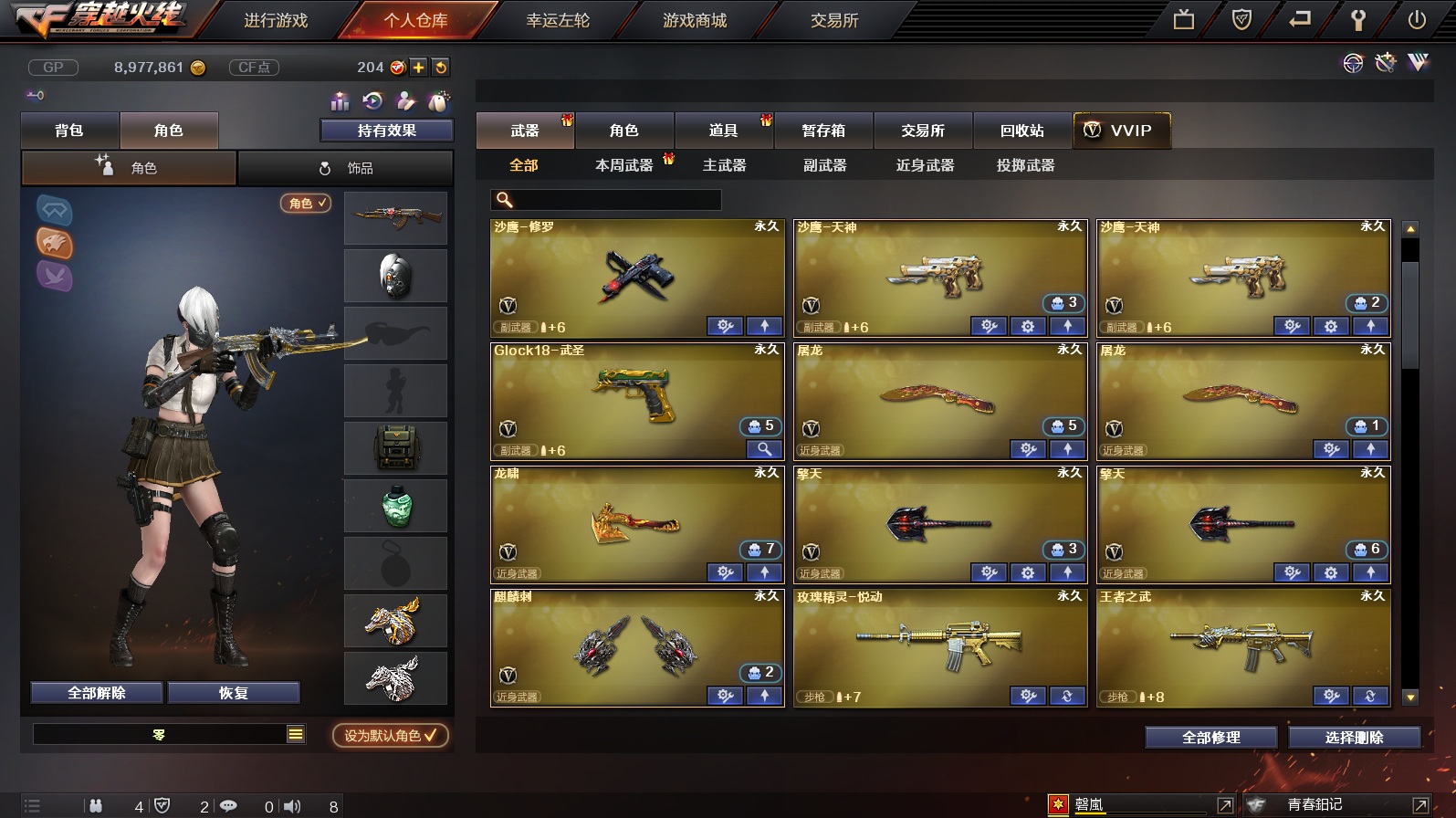Switch to the 道具 items tab
The width and height of the screenshot is (1456, 818).
click(x=723, y=131)
